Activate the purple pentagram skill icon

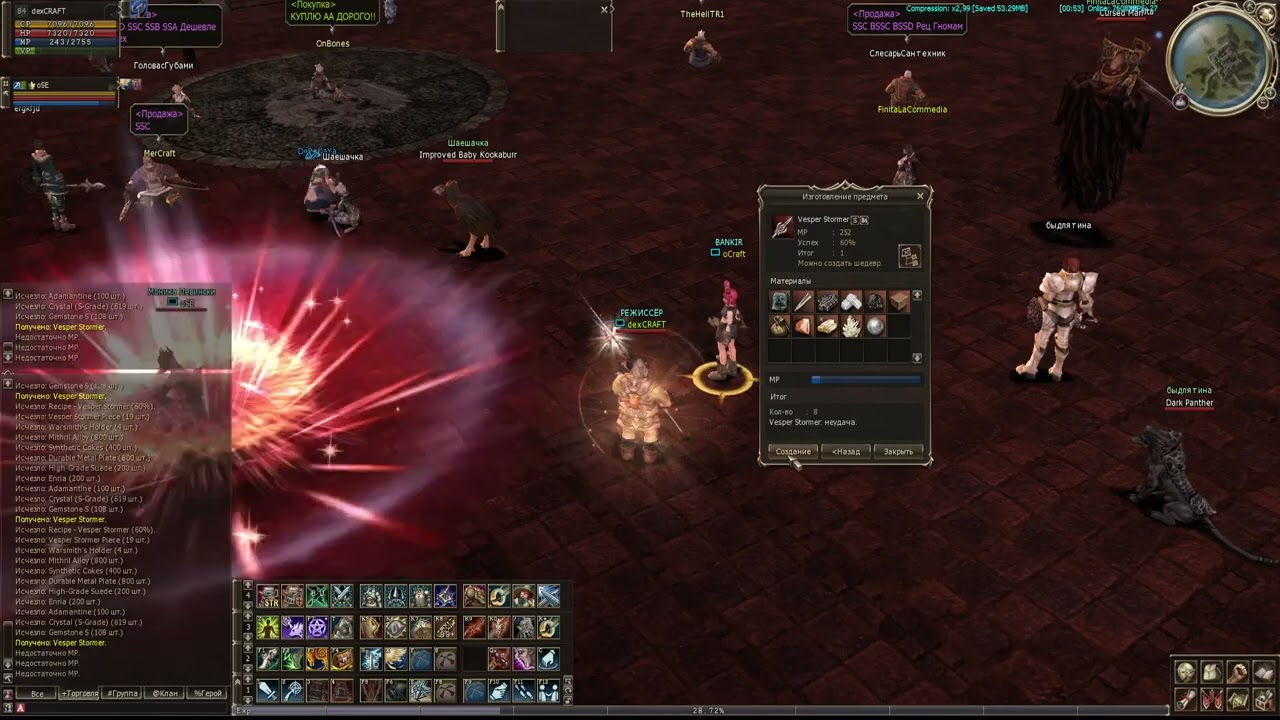[x=317, y=628]
